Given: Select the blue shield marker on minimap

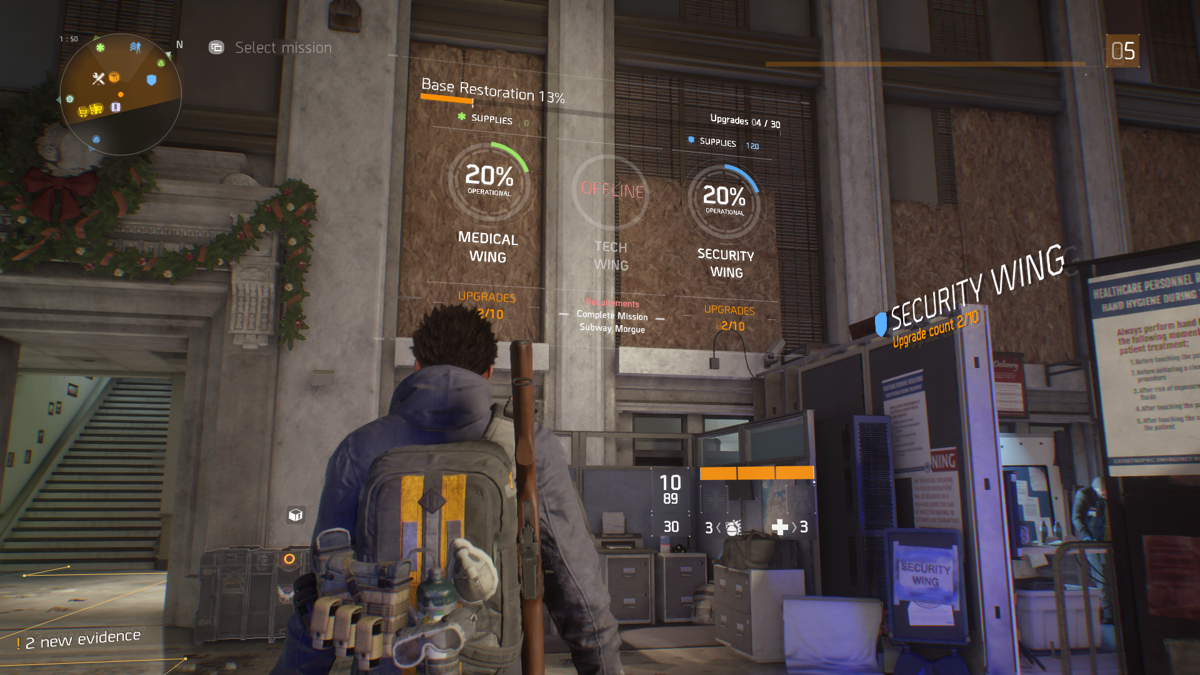Looking at the screenshot, I should pos(152,79).
